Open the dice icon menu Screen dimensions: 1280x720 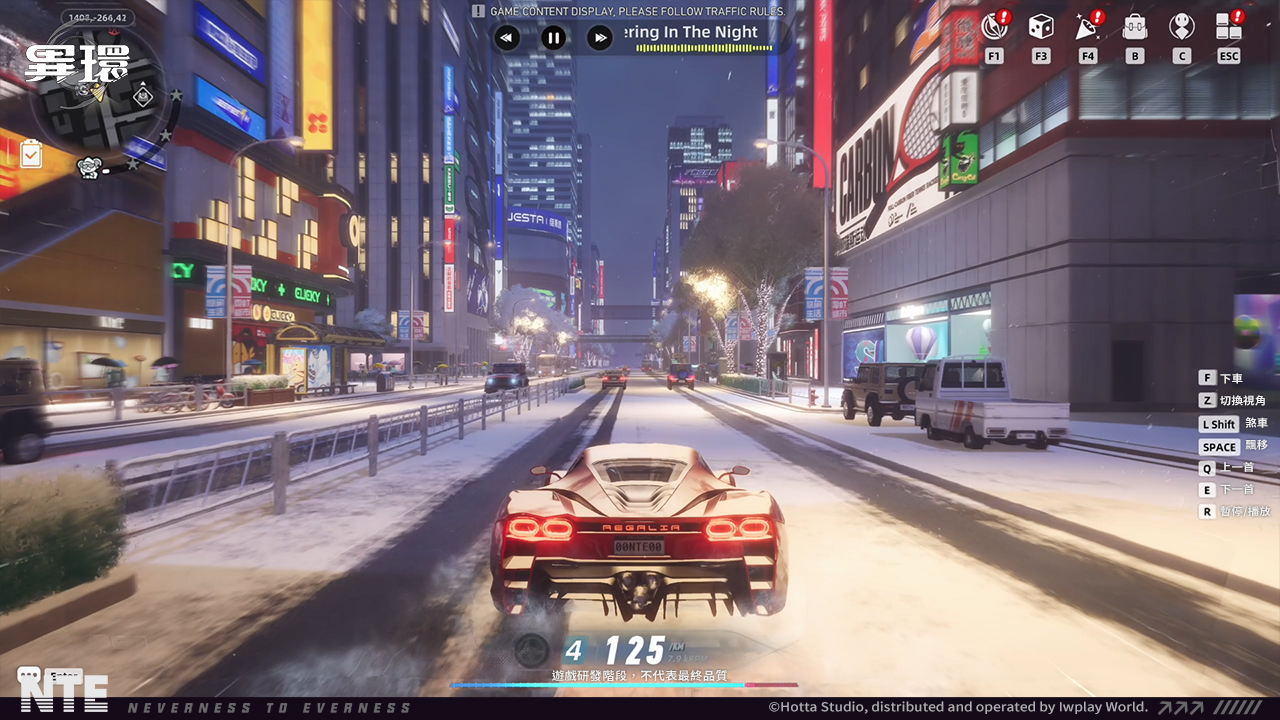click(x=1040, y=26)
